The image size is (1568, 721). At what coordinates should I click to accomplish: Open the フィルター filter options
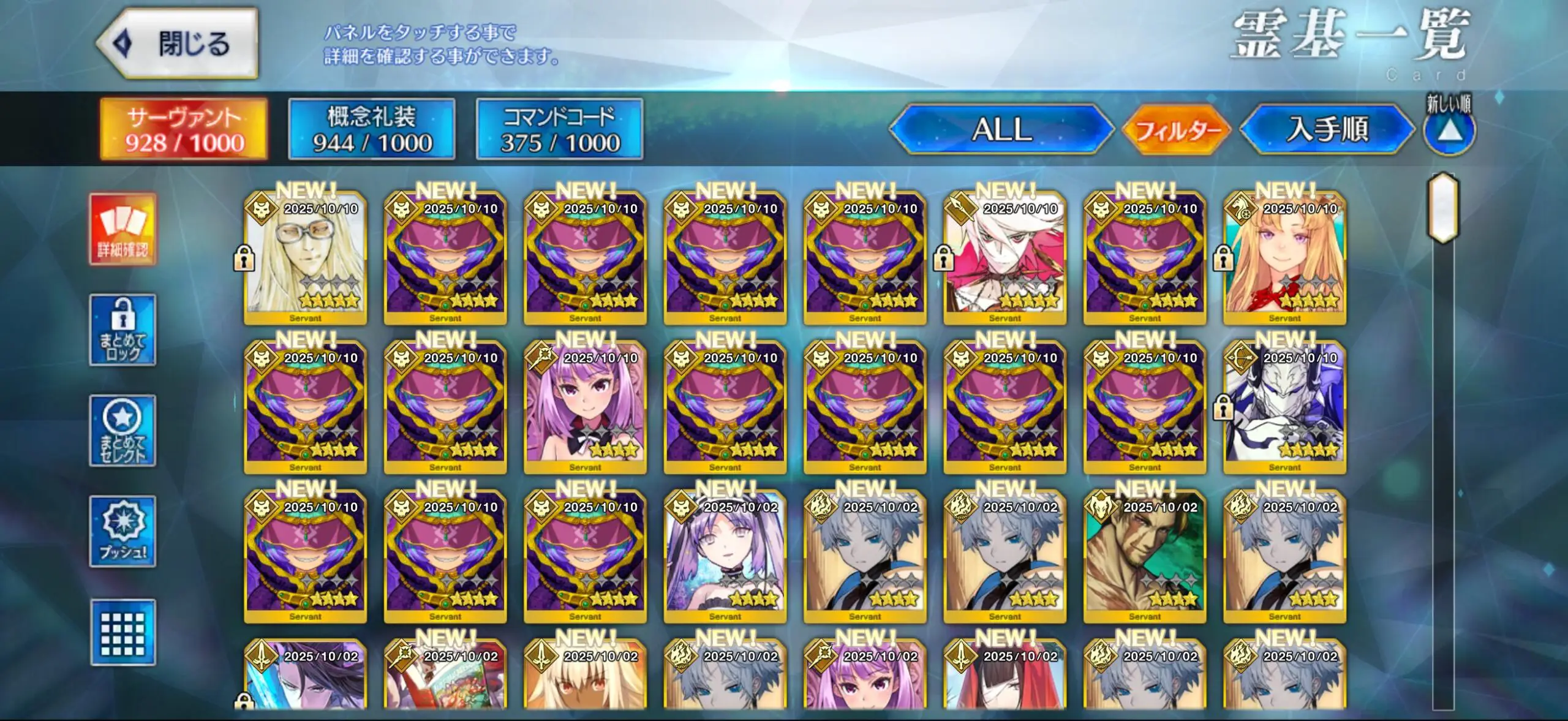tap(1177, 130)
